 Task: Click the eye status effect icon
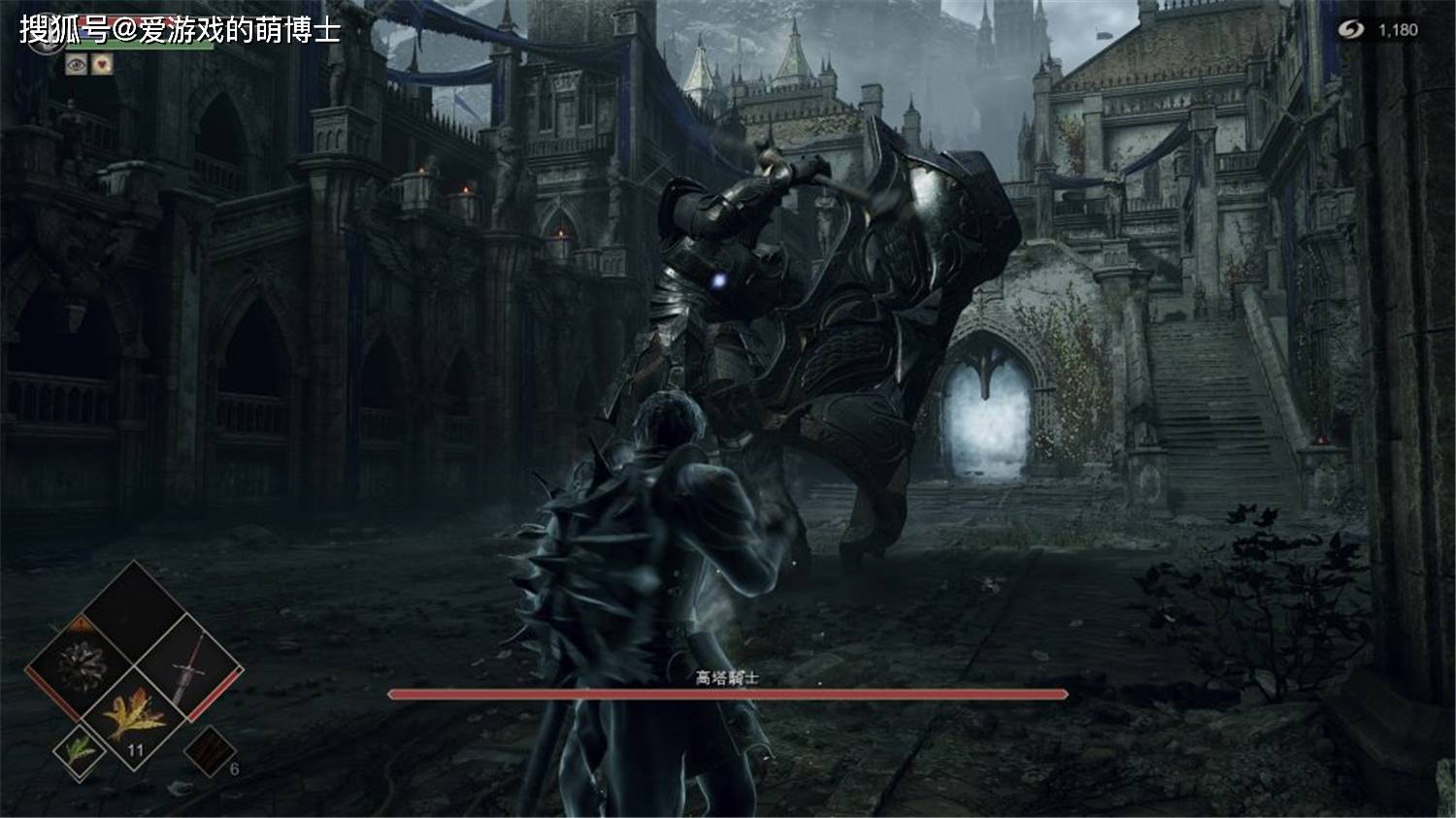click(77, 64)
